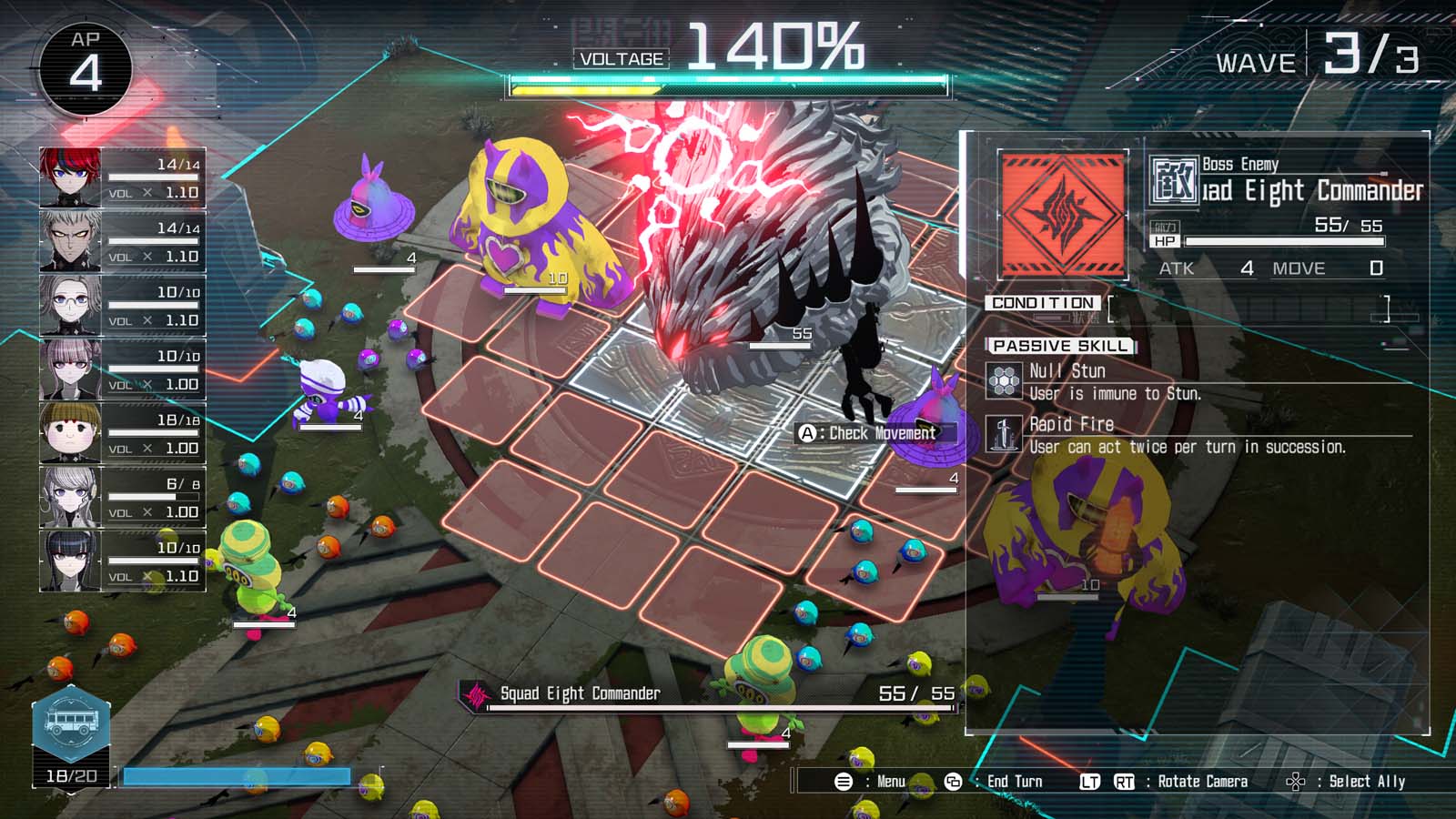Choose the white-haired male ally portrait
Viewport: 1456px width, 819px height.
point(71,241)
